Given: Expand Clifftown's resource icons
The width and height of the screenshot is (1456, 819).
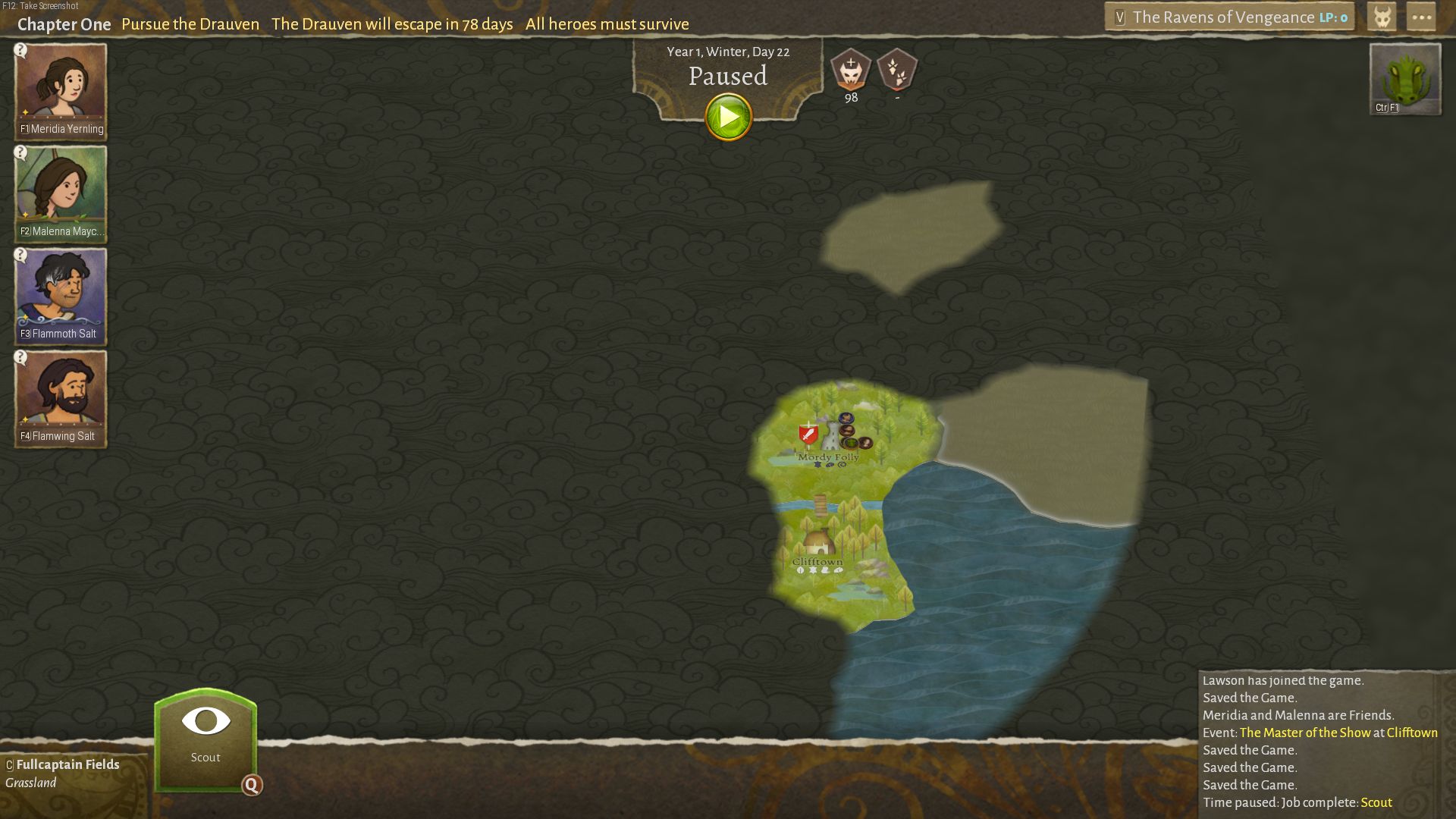Looking at the screenshot, I should point(819,570).
